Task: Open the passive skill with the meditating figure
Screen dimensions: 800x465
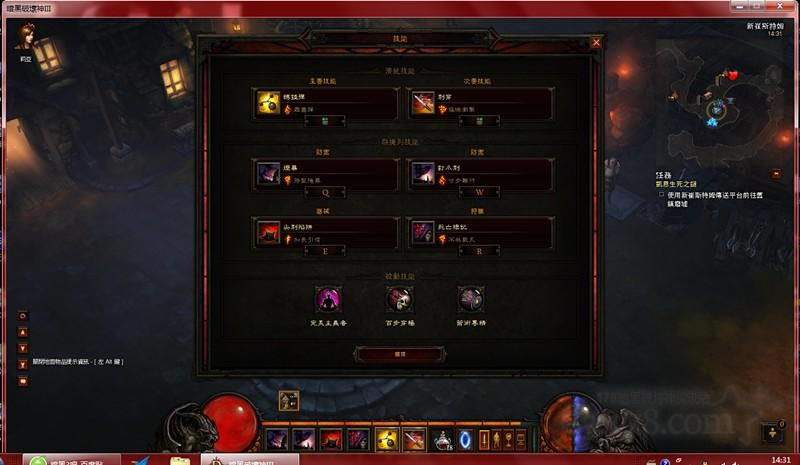Action: (x=329, y=299)
